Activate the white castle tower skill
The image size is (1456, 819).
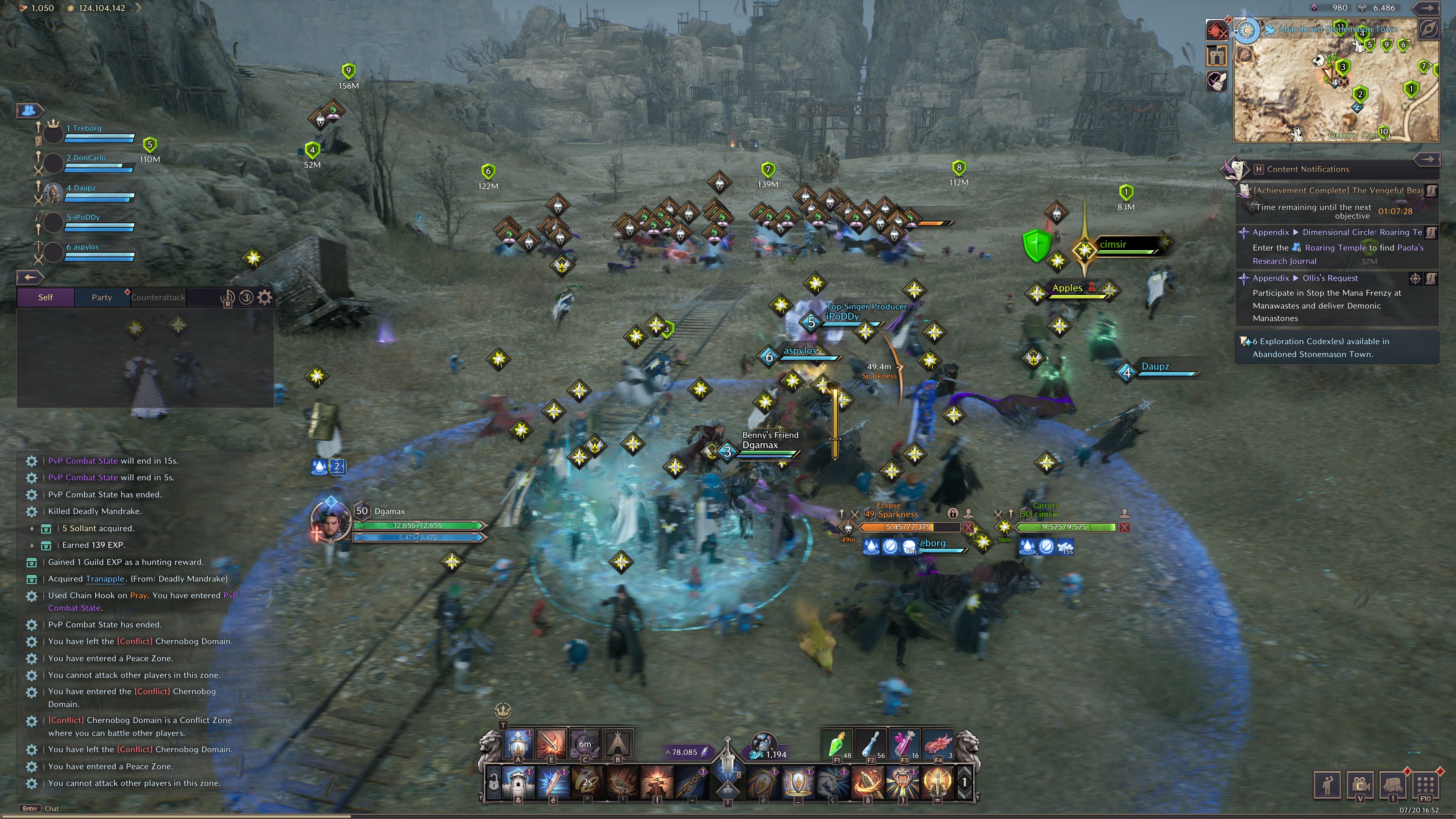coord(518,782)
